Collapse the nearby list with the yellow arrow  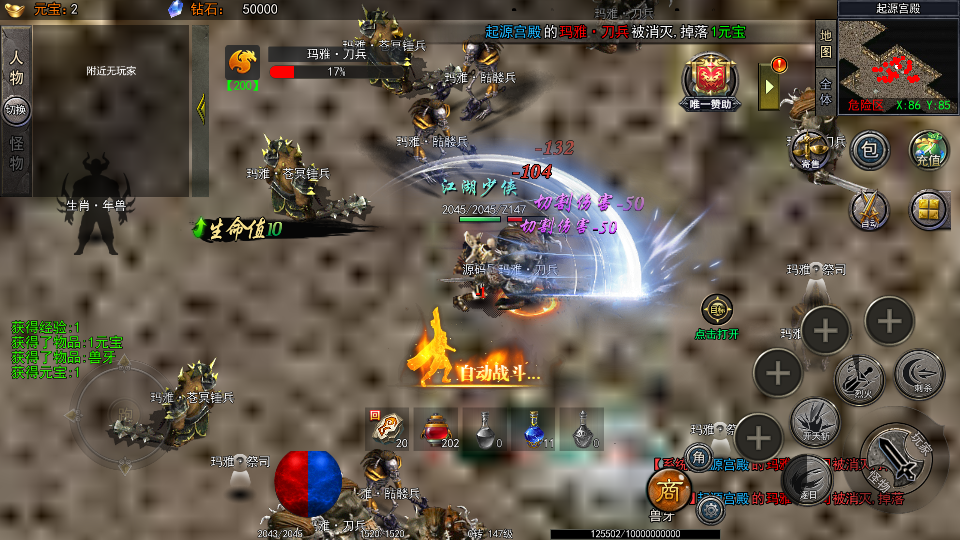point(200,108)
